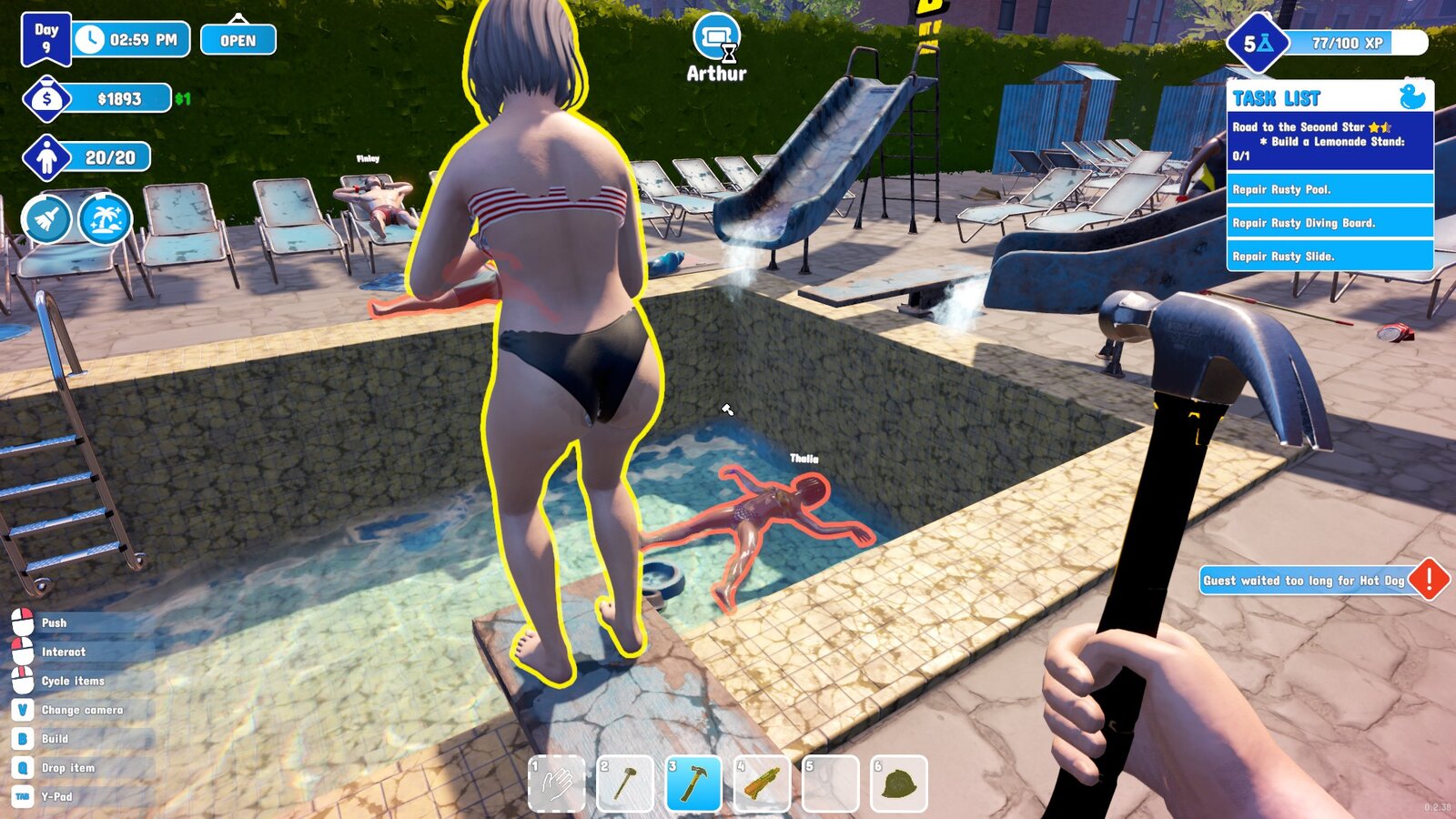Select the claw hammer hotbar slot
This screenshot has width=1456, height=819.
point(693,783)
